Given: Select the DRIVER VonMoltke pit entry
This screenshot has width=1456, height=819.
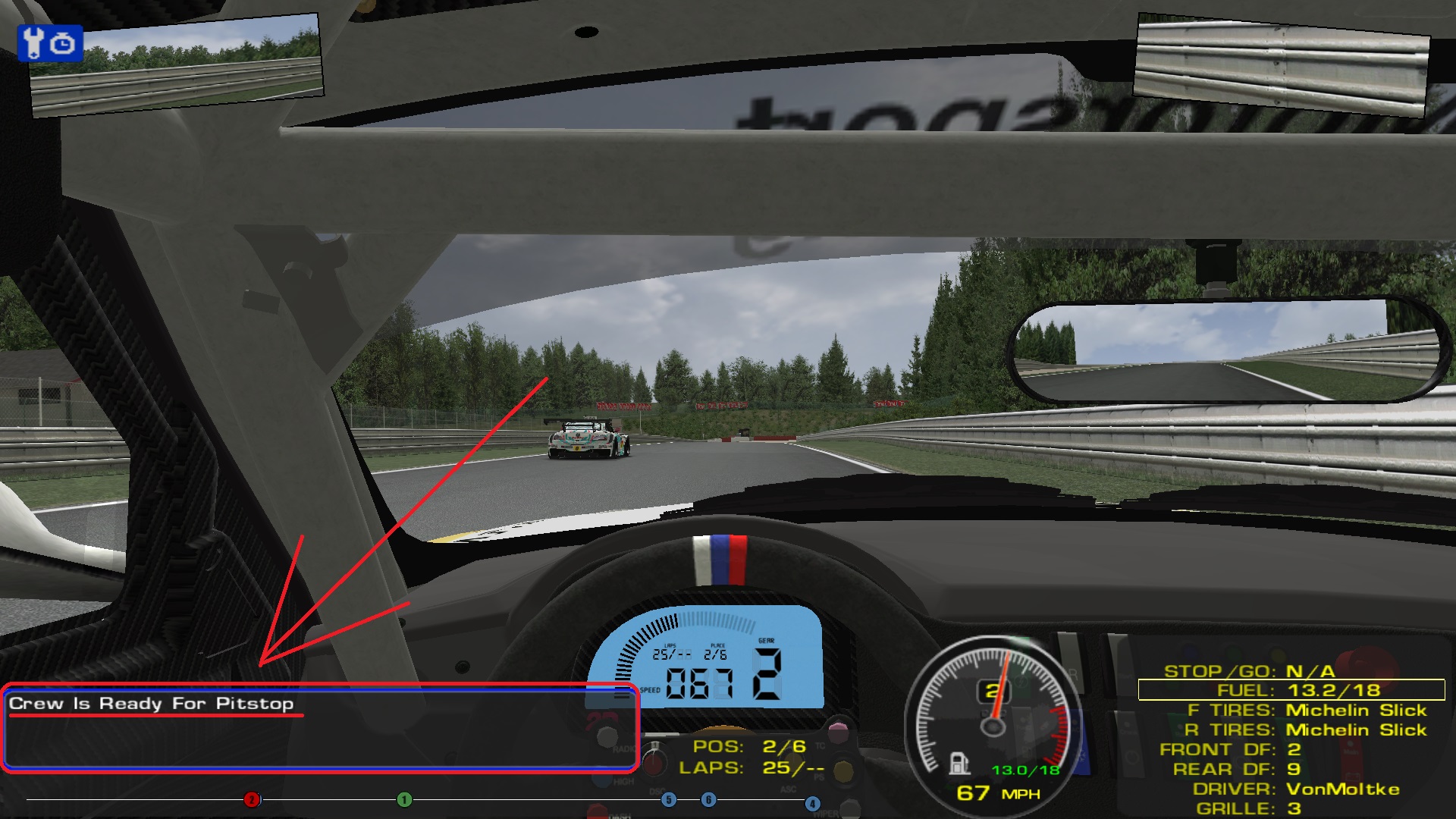Looking at the screenshot, I should coord(1296,789).
